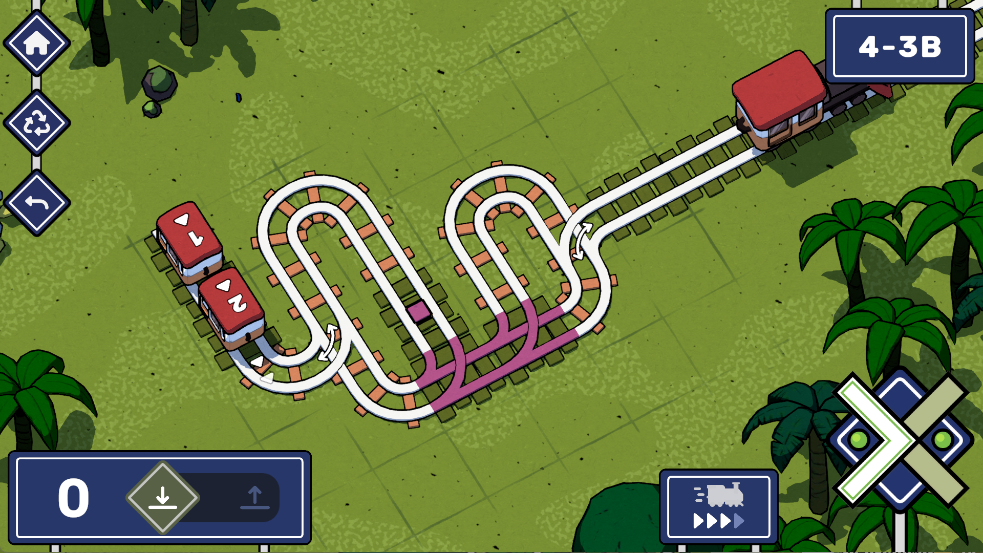The height and width of the screenshot is (553, 983).
Task: Undo the last move
Action: pyautogui.click(x=37, y=203)
